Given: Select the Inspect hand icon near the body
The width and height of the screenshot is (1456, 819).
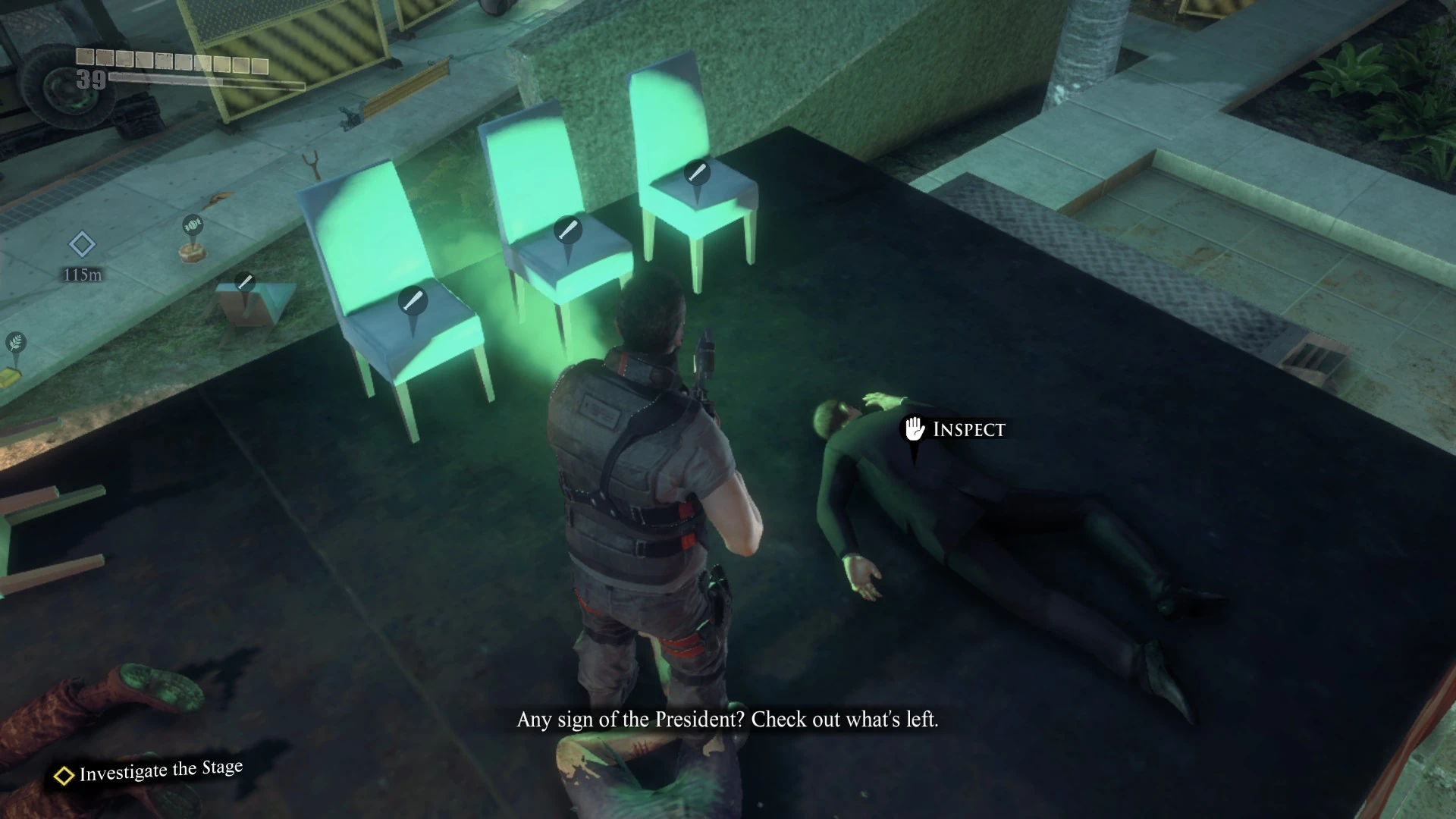Looking at the screenshot, I should click(x=914, y=428).
